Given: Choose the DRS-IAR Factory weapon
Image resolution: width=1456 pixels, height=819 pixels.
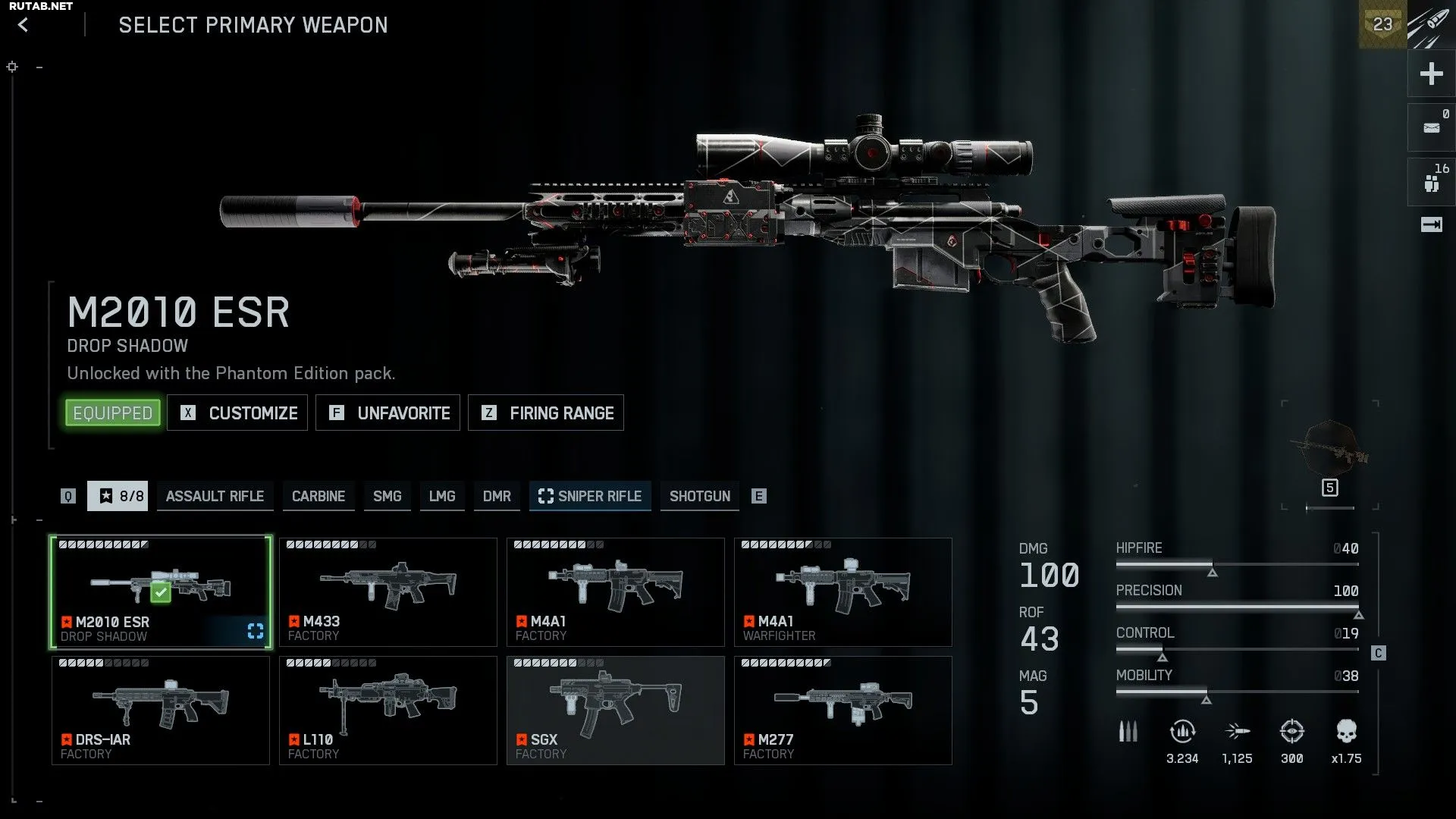Looking at the screenshot, I should pos(160,711).
